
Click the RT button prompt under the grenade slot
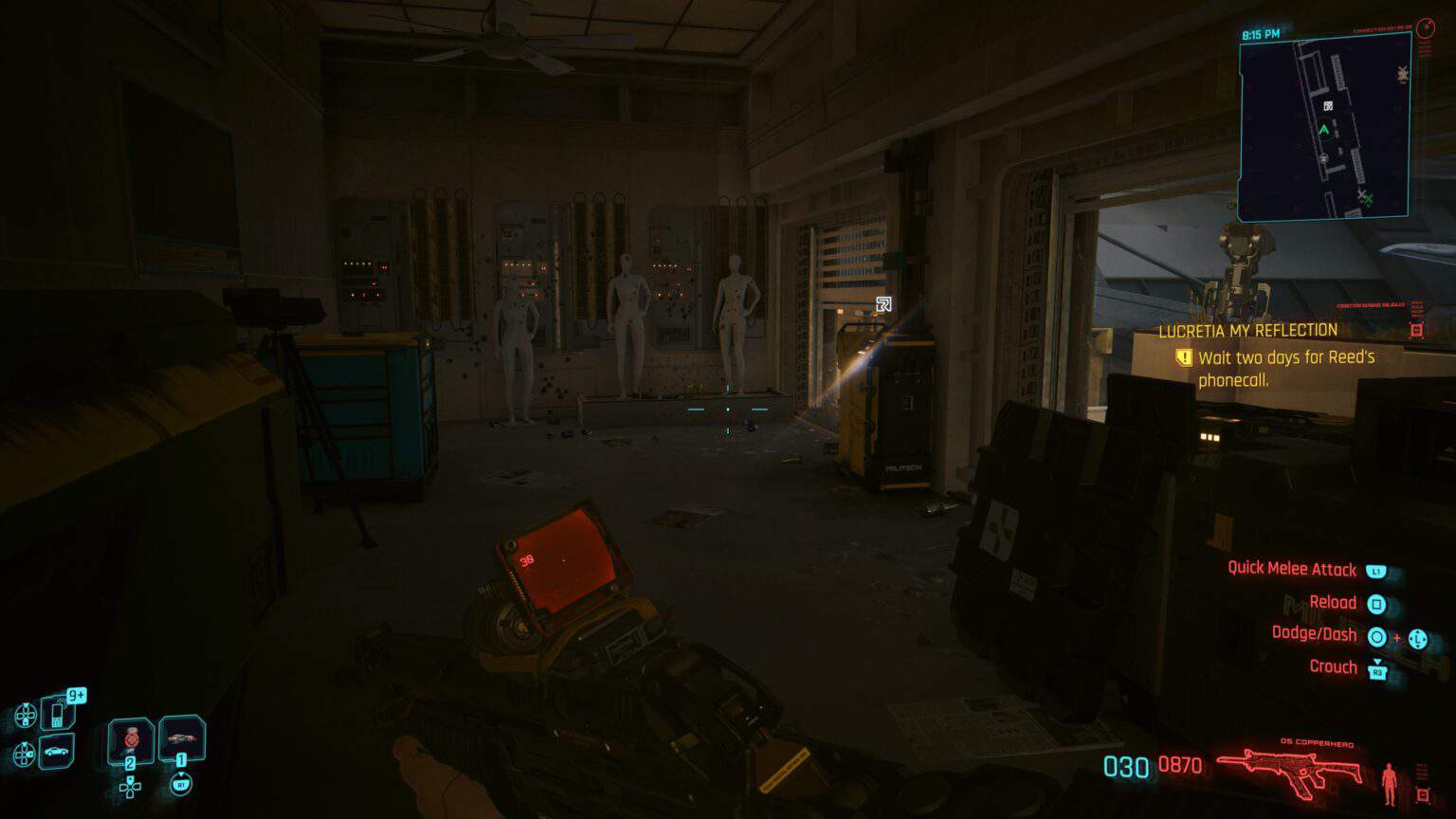tap(181, 785)
